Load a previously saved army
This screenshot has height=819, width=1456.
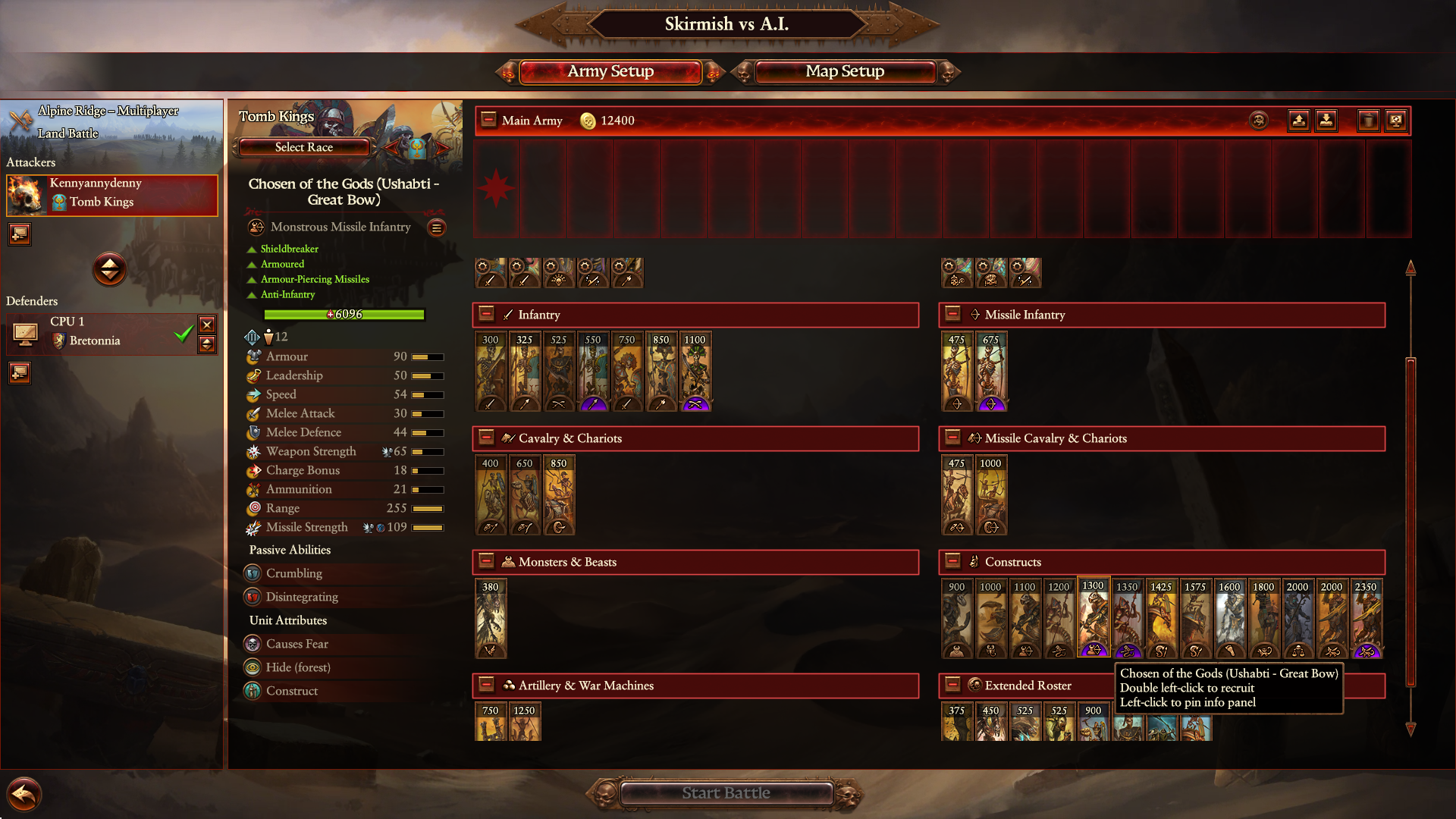click(1327, 120)
